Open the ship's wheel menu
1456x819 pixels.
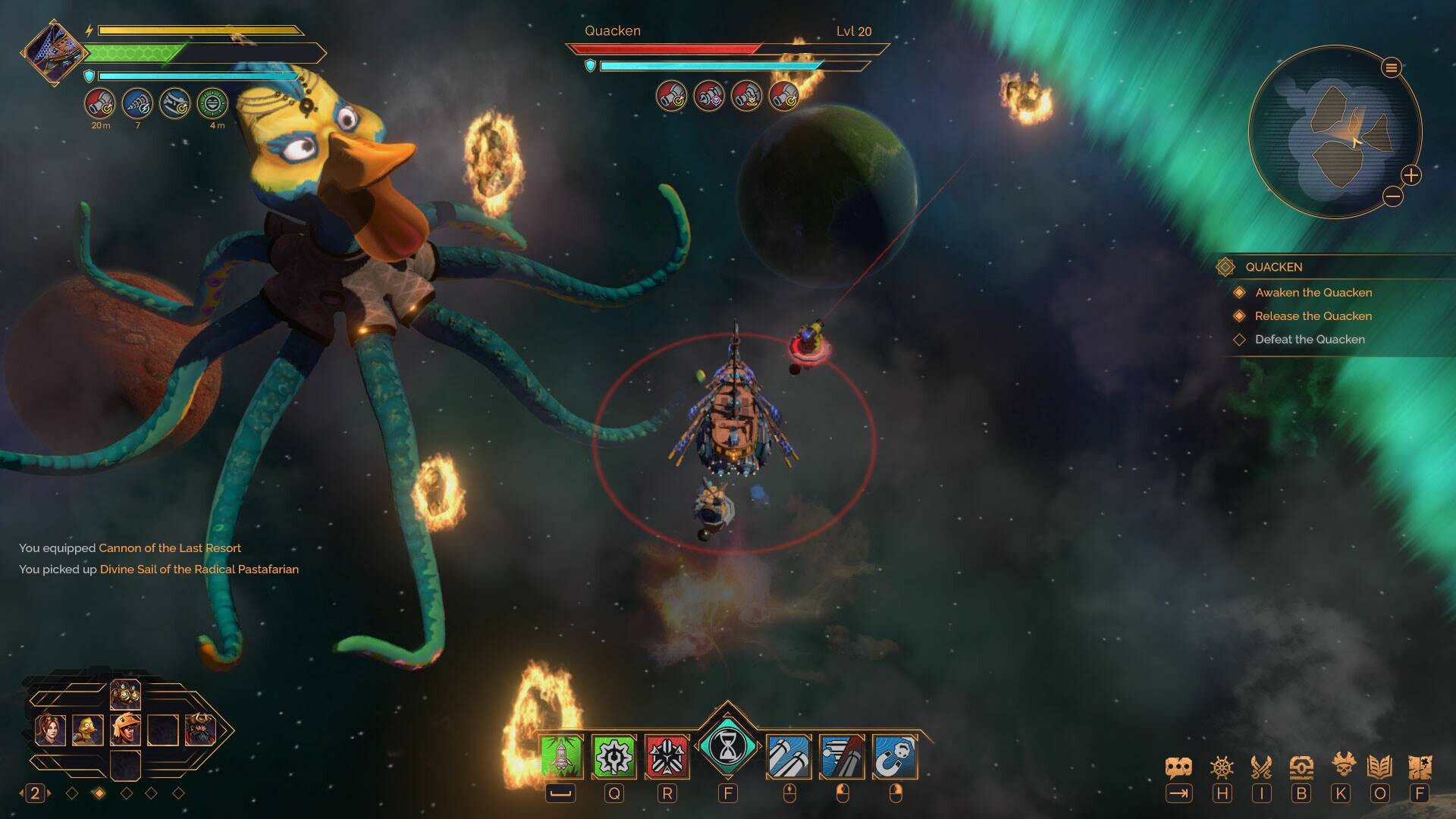click(x=1222, y=767)
